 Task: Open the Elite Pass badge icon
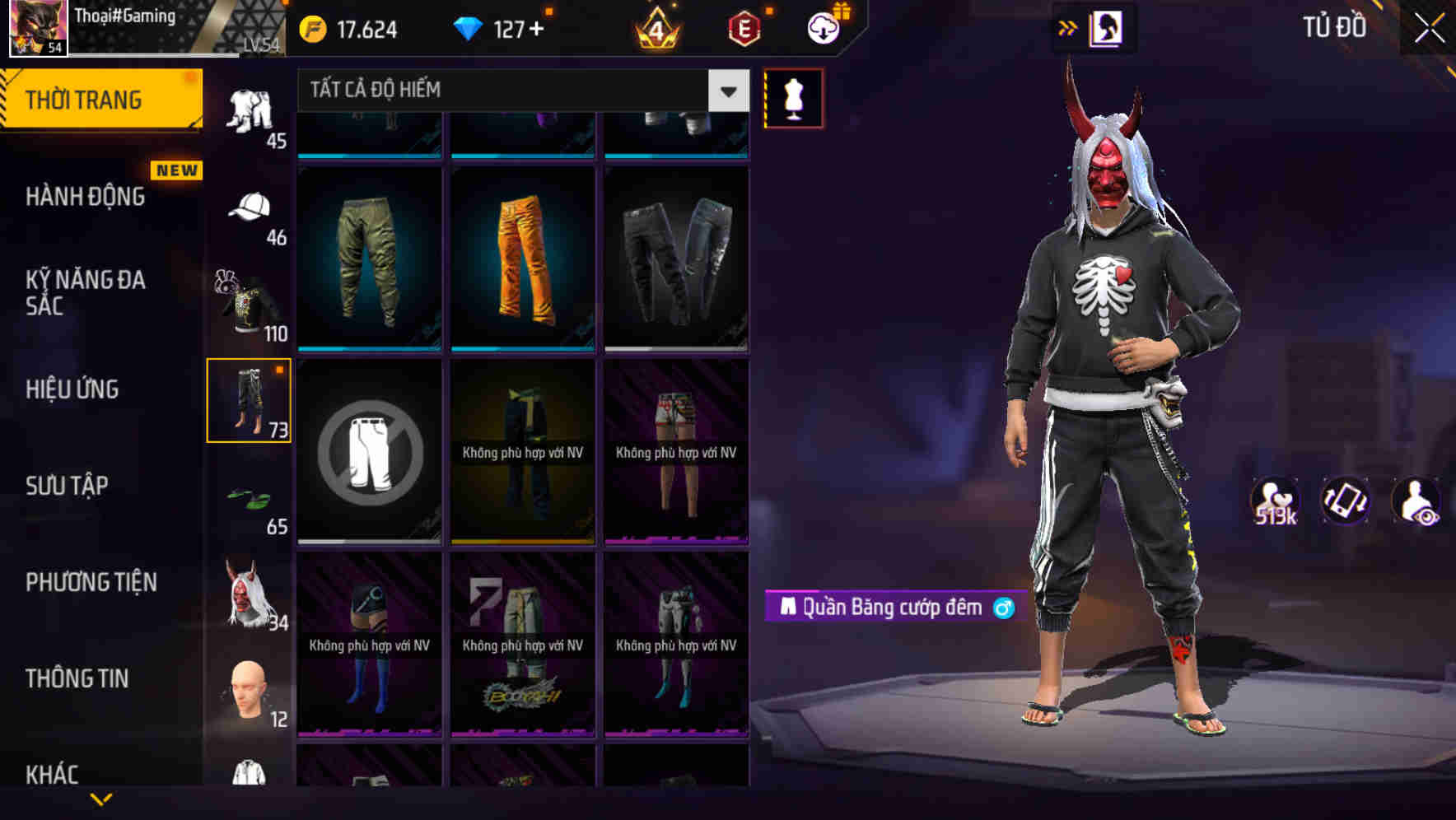point(742,28)
